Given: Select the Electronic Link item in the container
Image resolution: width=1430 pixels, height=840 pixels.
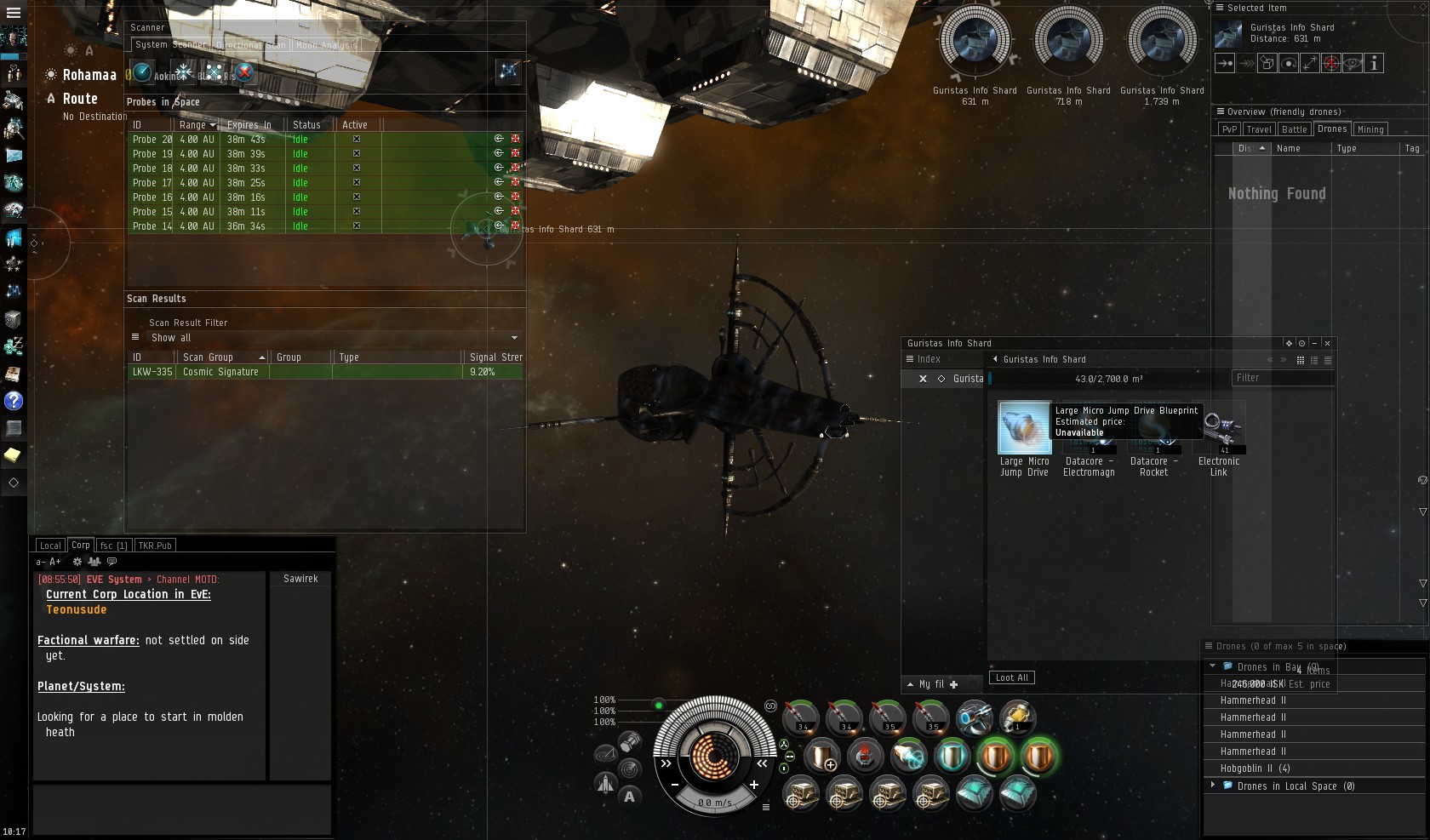Looking at the screenshot, I should [1219, 430].
